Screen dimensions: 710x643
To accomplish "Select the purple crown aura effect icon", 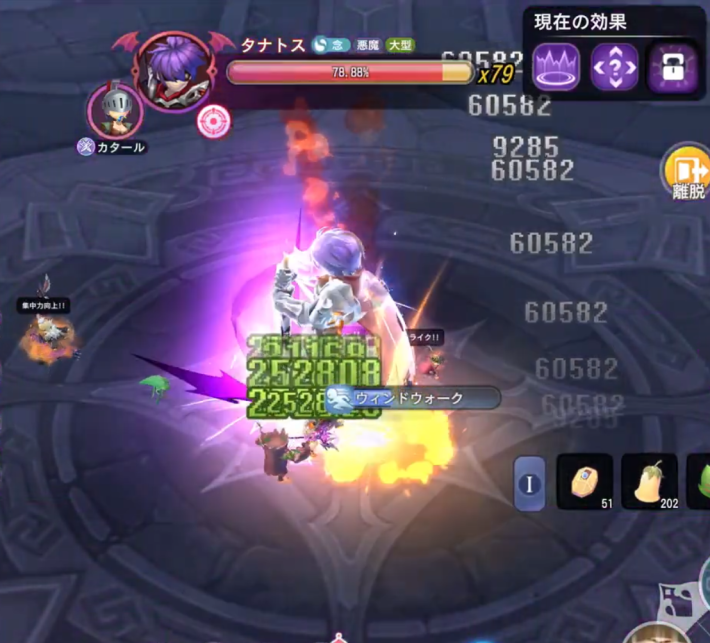I will pos(556,68).
